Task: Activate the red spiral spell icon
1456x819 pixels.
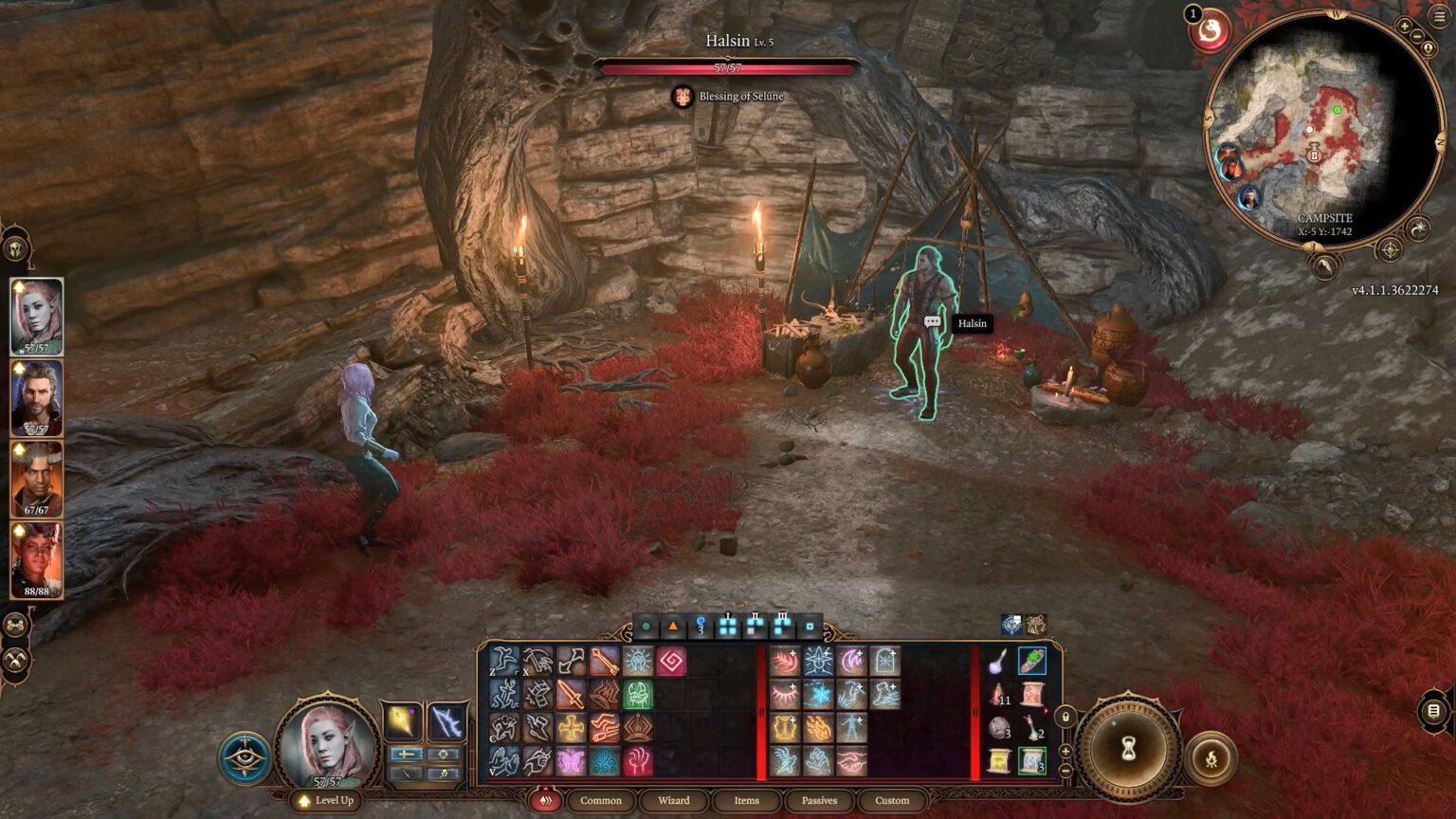Action: [x=670, y=661]
